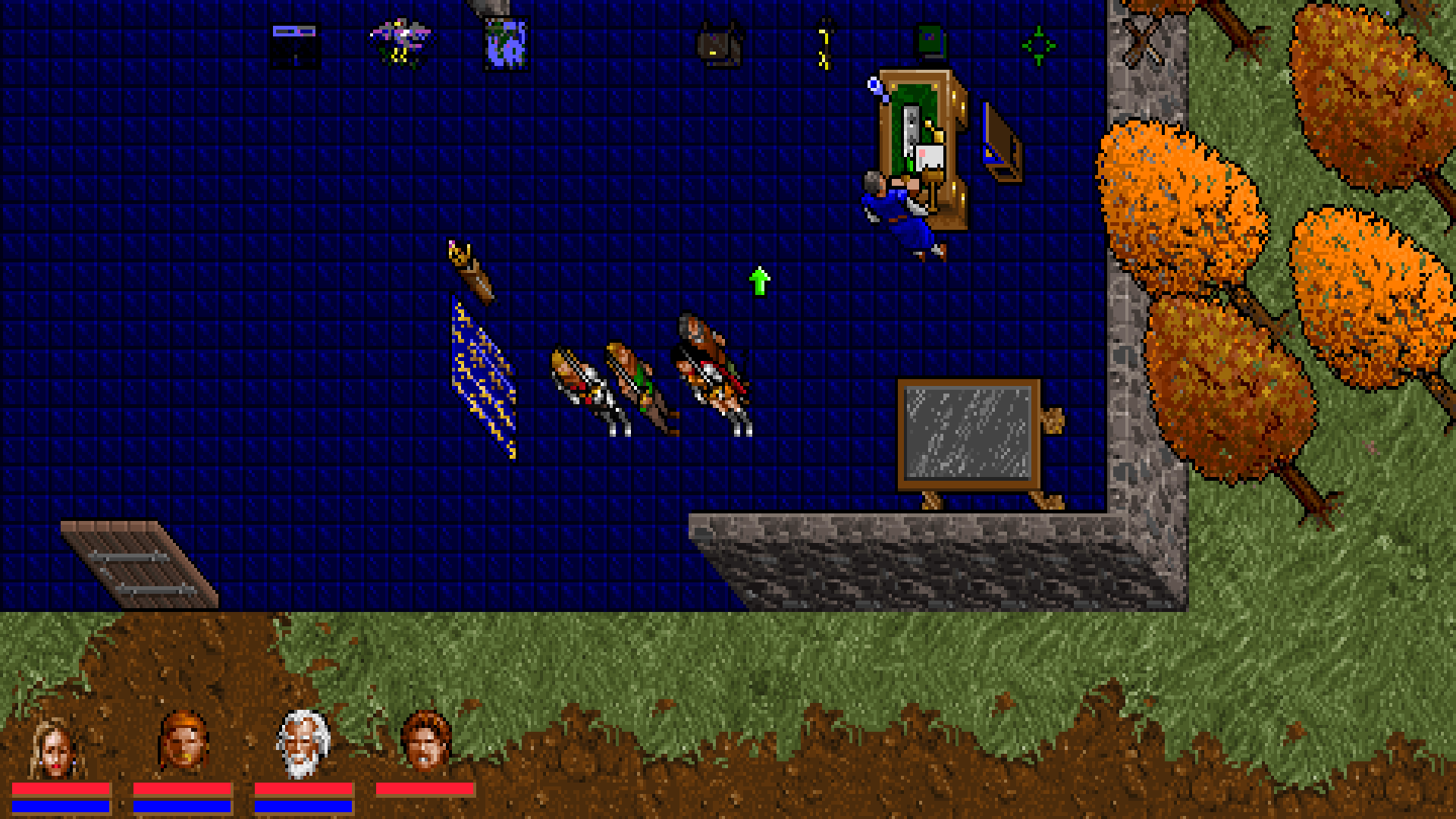Click the green book on the wall stand
Viewport: 1456px width, 819px height.
[x=930, y=38]
